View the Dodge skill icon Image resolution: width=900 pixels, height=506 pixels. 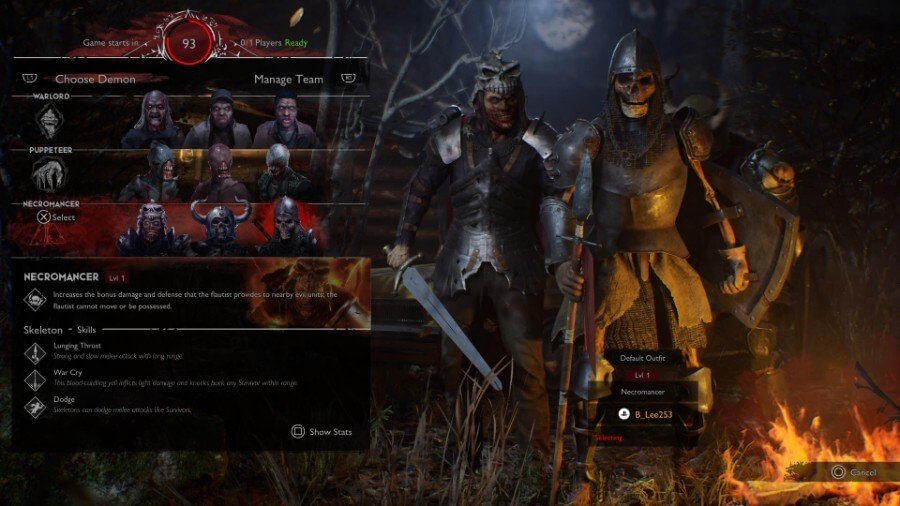point(35,405)
